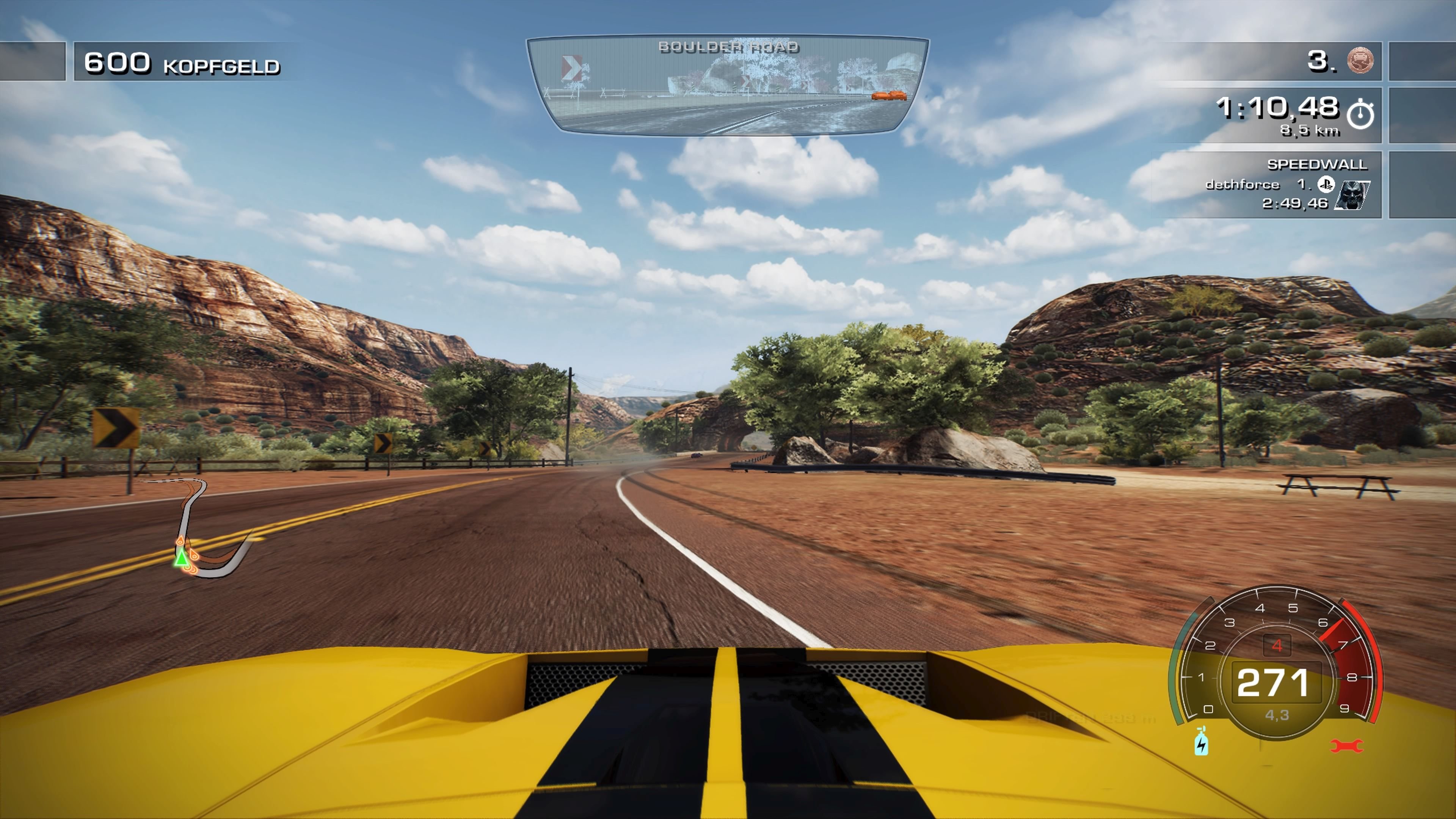
Task: Select the SPEEDWALL header label
Action: (1318, 165)
